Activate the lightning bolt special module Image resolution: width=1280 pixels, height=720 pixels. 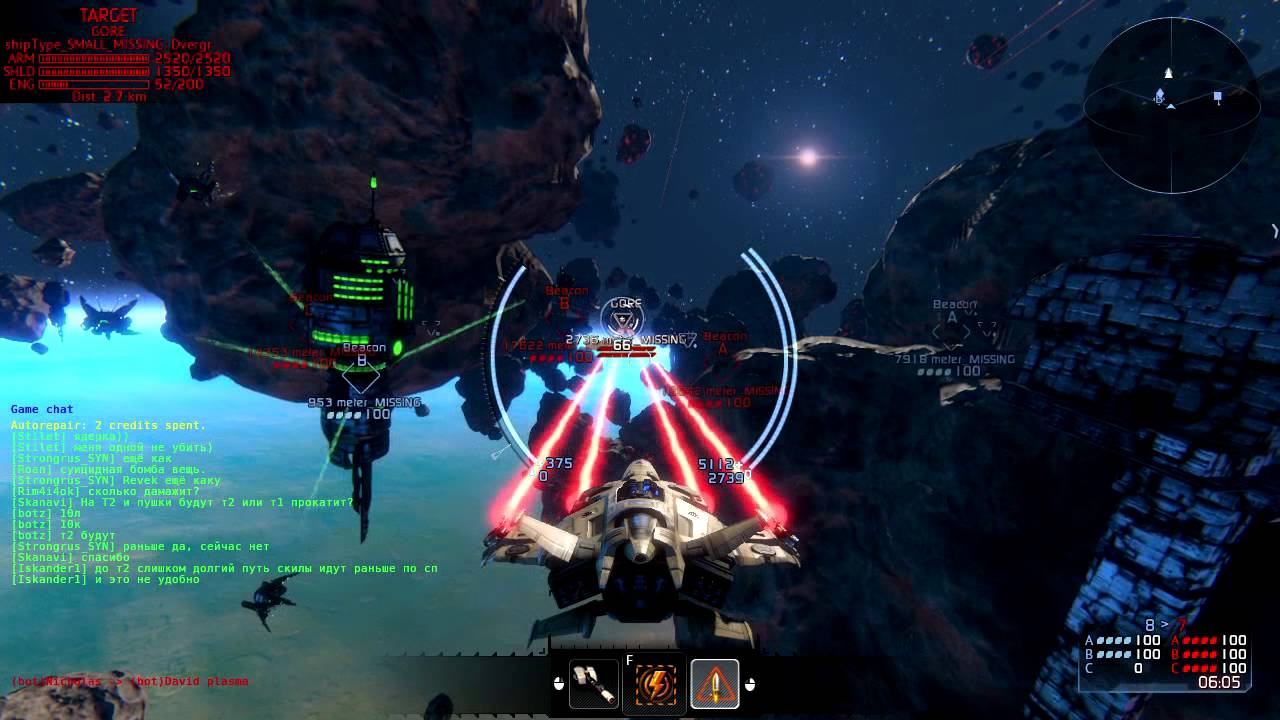[x=655, y=685]
